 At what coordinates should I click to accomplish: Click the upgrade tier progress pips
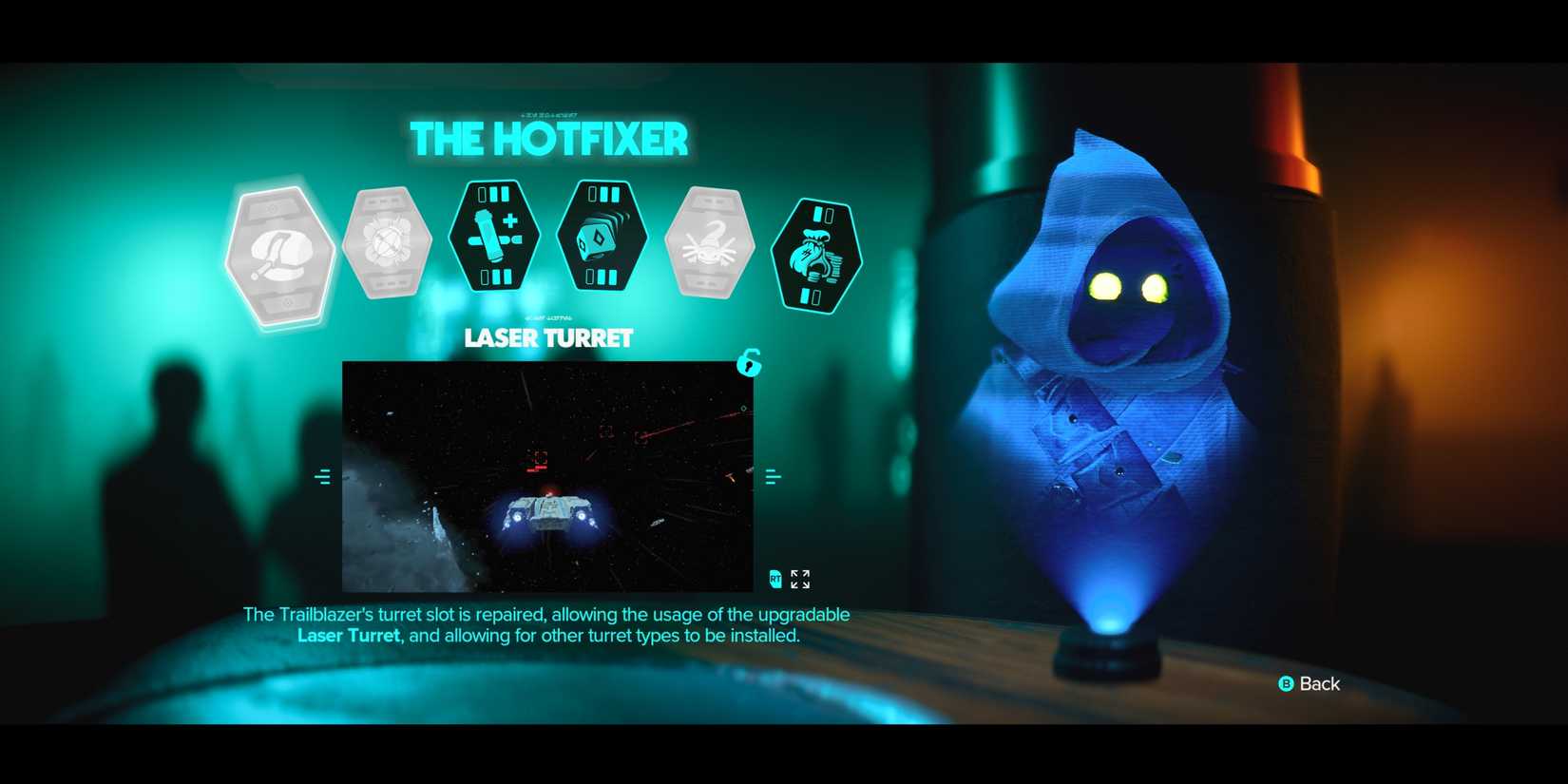pos(495,195)
